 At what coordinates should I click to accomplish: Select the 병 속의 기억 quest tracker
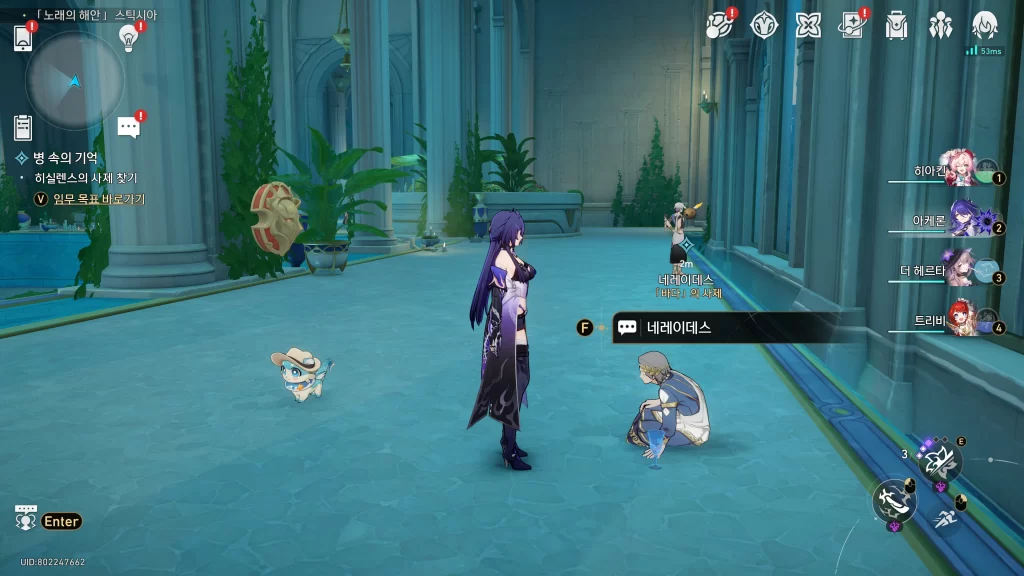(65, 158)
